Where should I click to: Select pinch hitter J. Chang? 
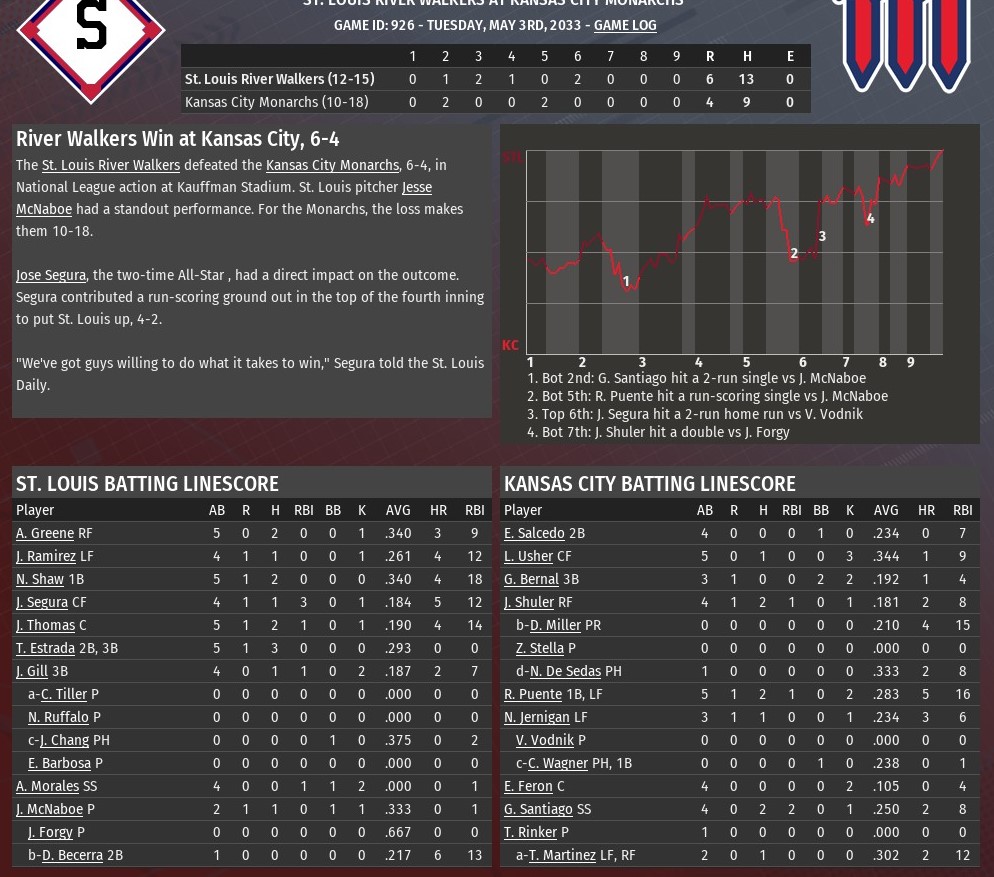(64, 741)
